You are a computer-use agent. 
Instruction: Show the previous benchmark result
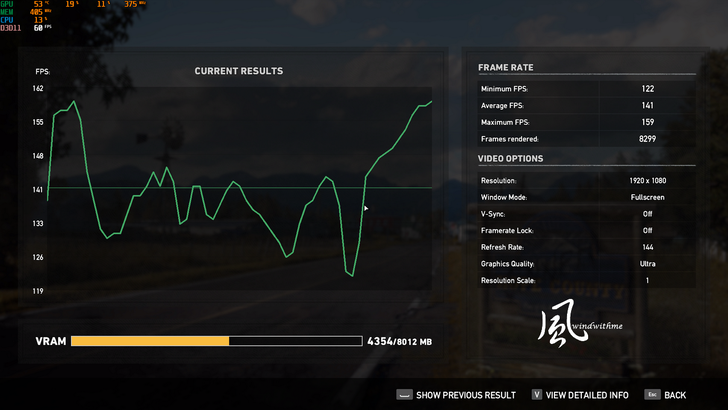456,395
